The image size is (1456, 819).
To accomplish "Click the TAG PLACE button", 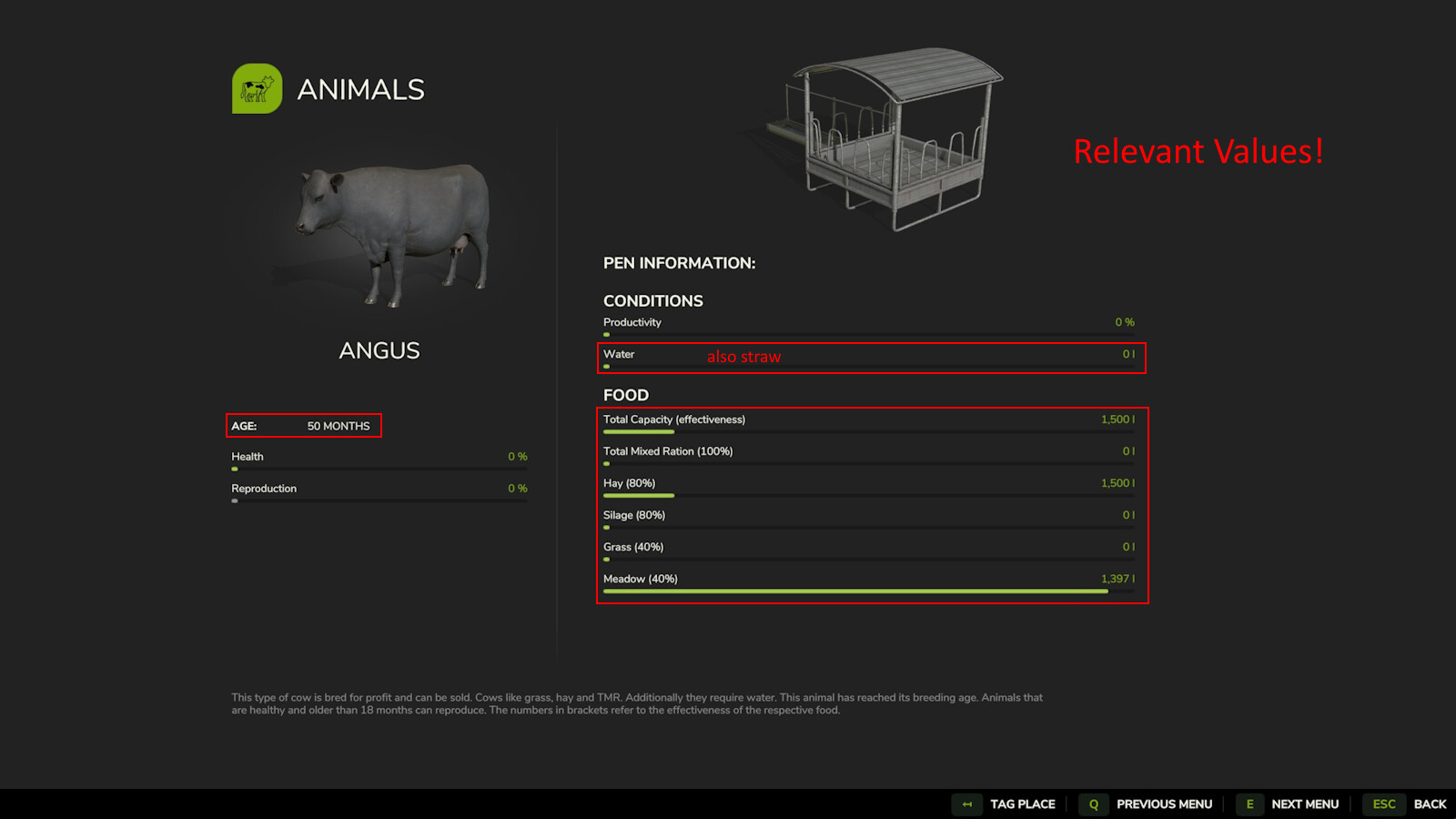I will (1022, 804).
